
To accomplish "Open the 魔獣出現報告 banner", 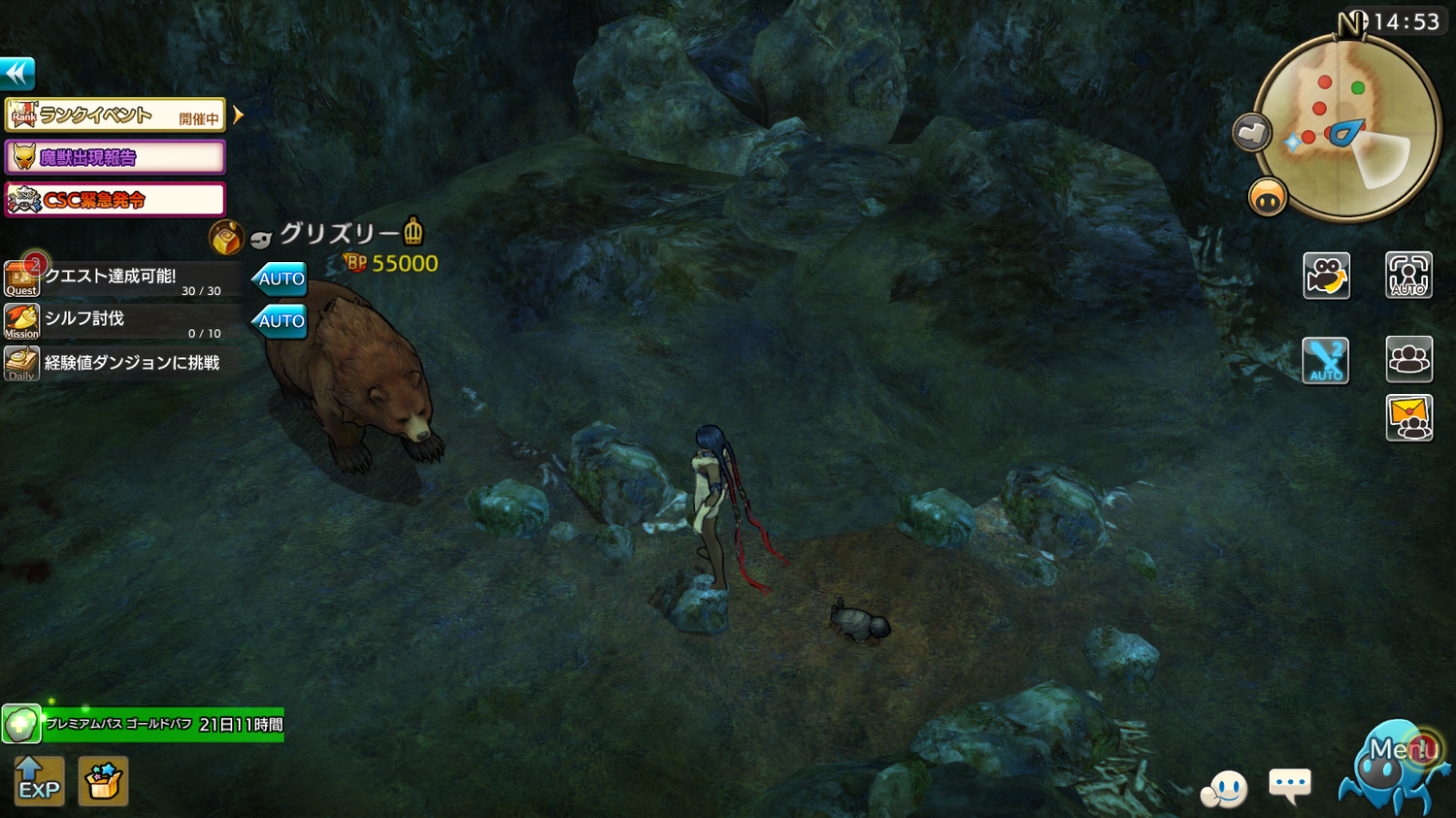I will pyautogui.click(x=116, y=157).
